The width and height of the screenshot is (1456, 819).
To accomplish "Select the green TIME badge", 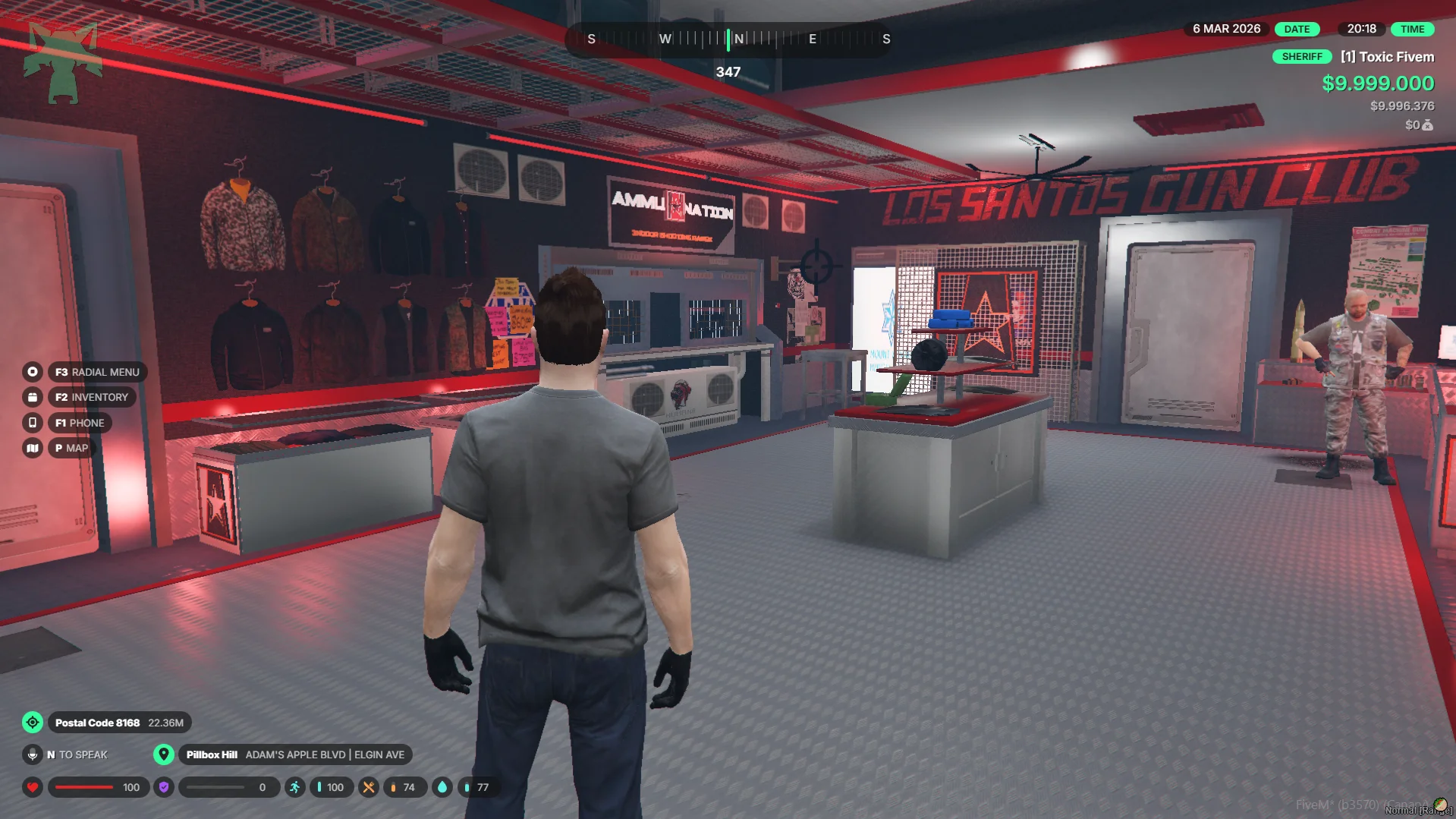I will pyautogui.click(x=1412, y=29).
